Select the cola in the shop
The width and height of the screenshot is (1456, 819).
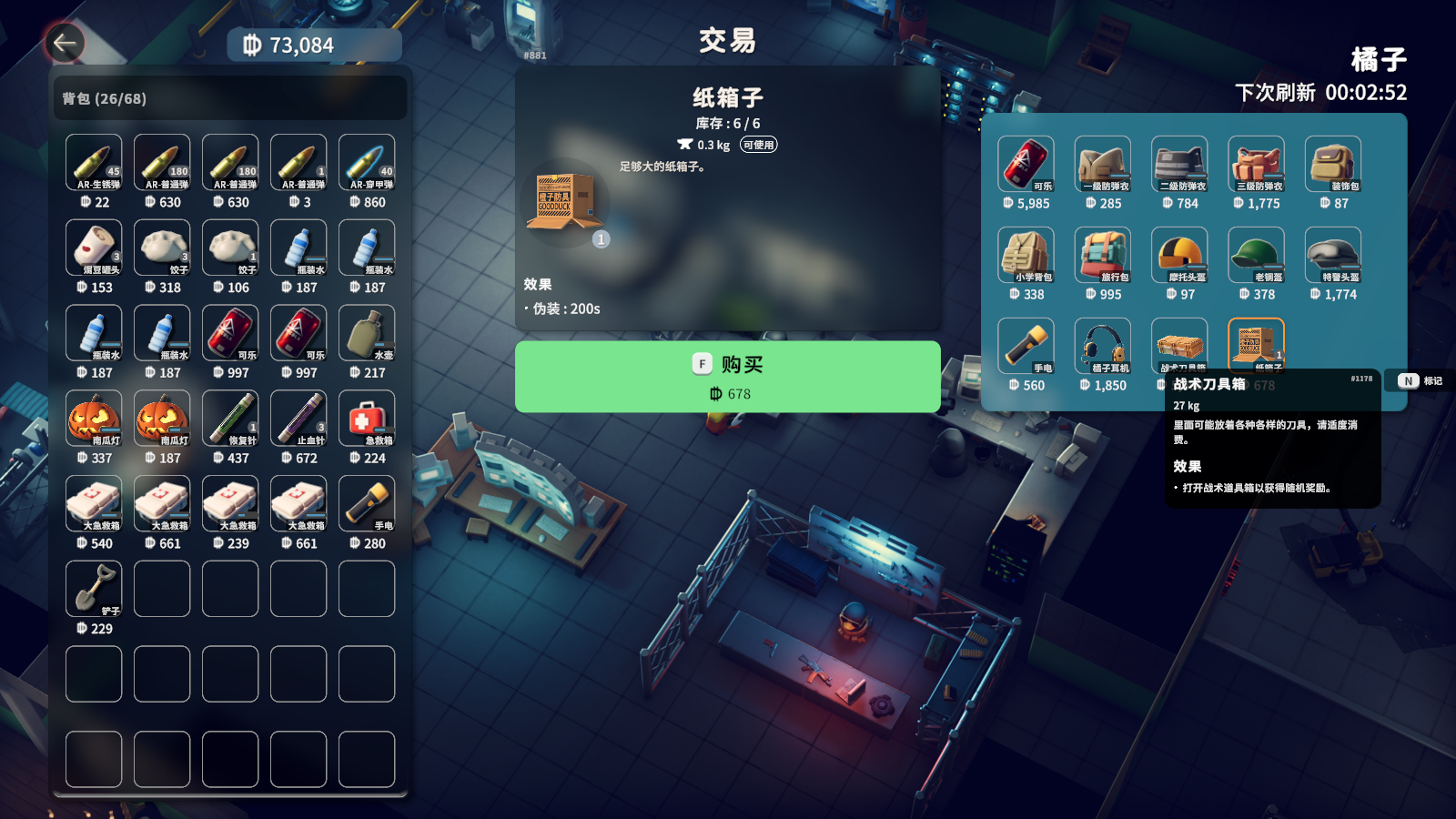click(x=1026, y=164)
